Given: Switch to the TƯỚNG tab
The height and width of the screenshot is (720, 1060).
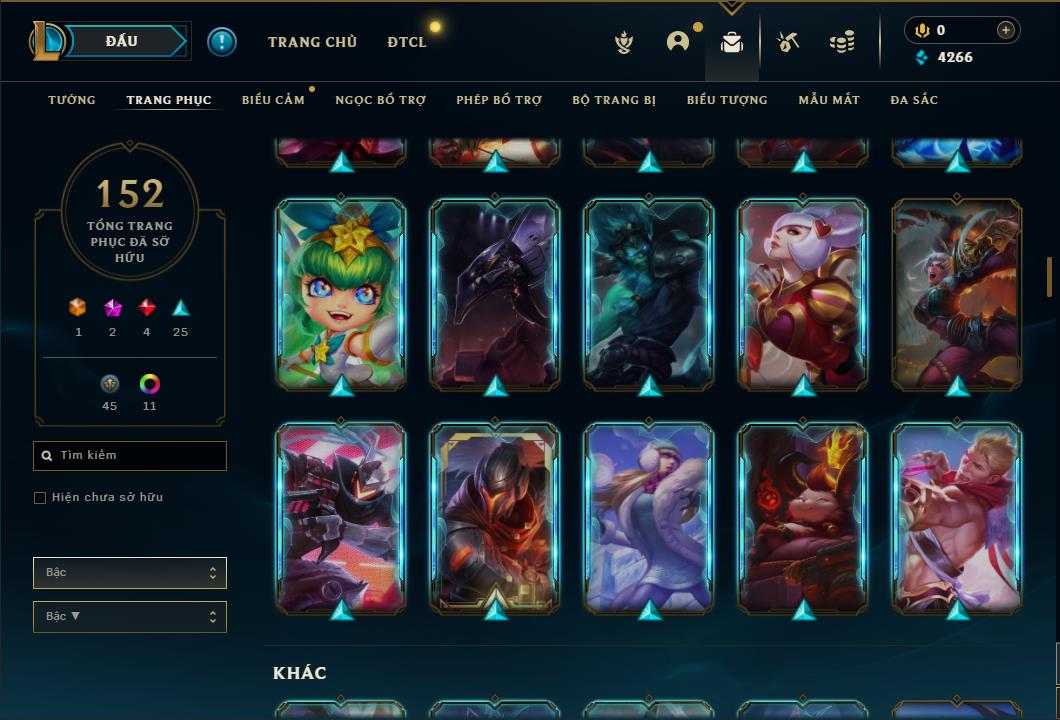Looking at the screenshot, I should point(72,100).
